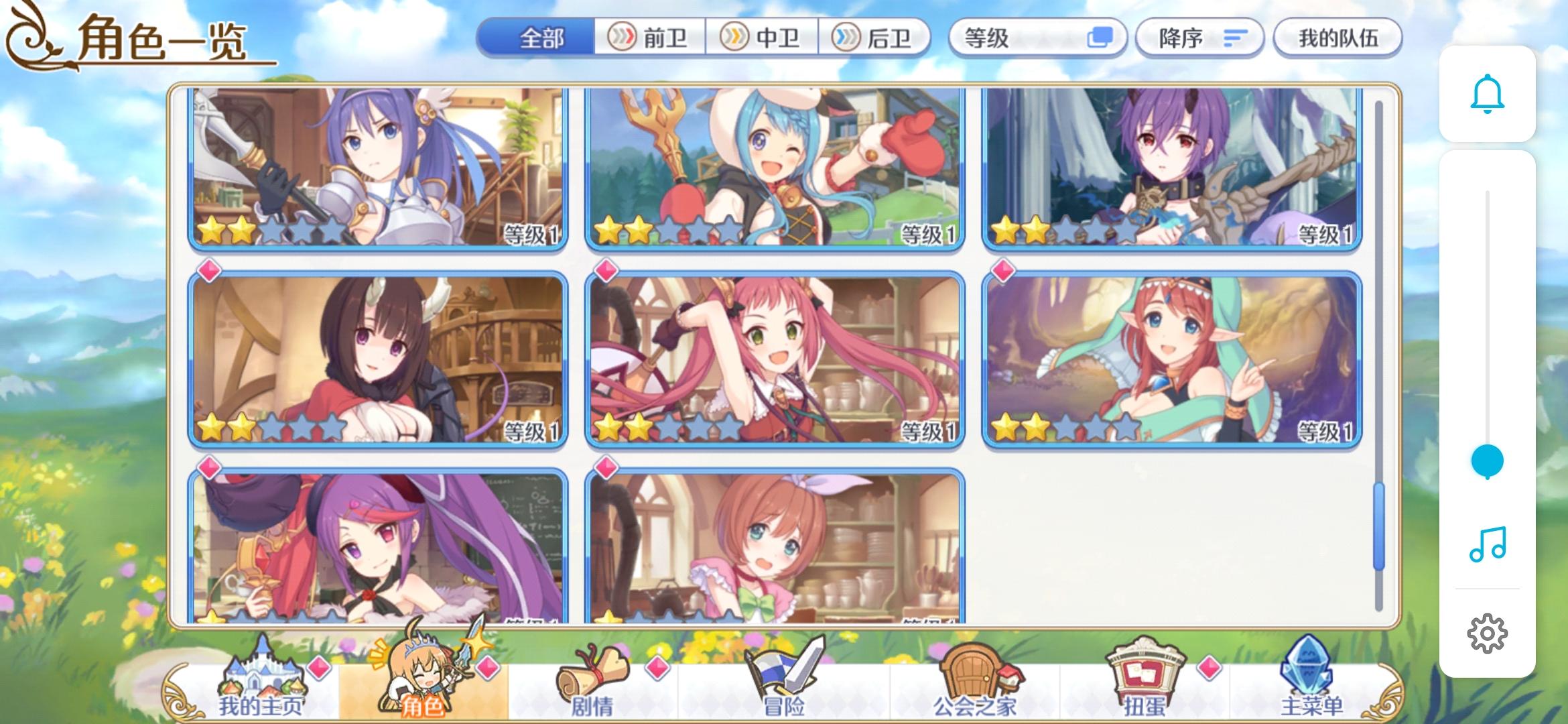Select the 后卫 rearguard tab
1568x724 pixels.
(x=874, y=38)
